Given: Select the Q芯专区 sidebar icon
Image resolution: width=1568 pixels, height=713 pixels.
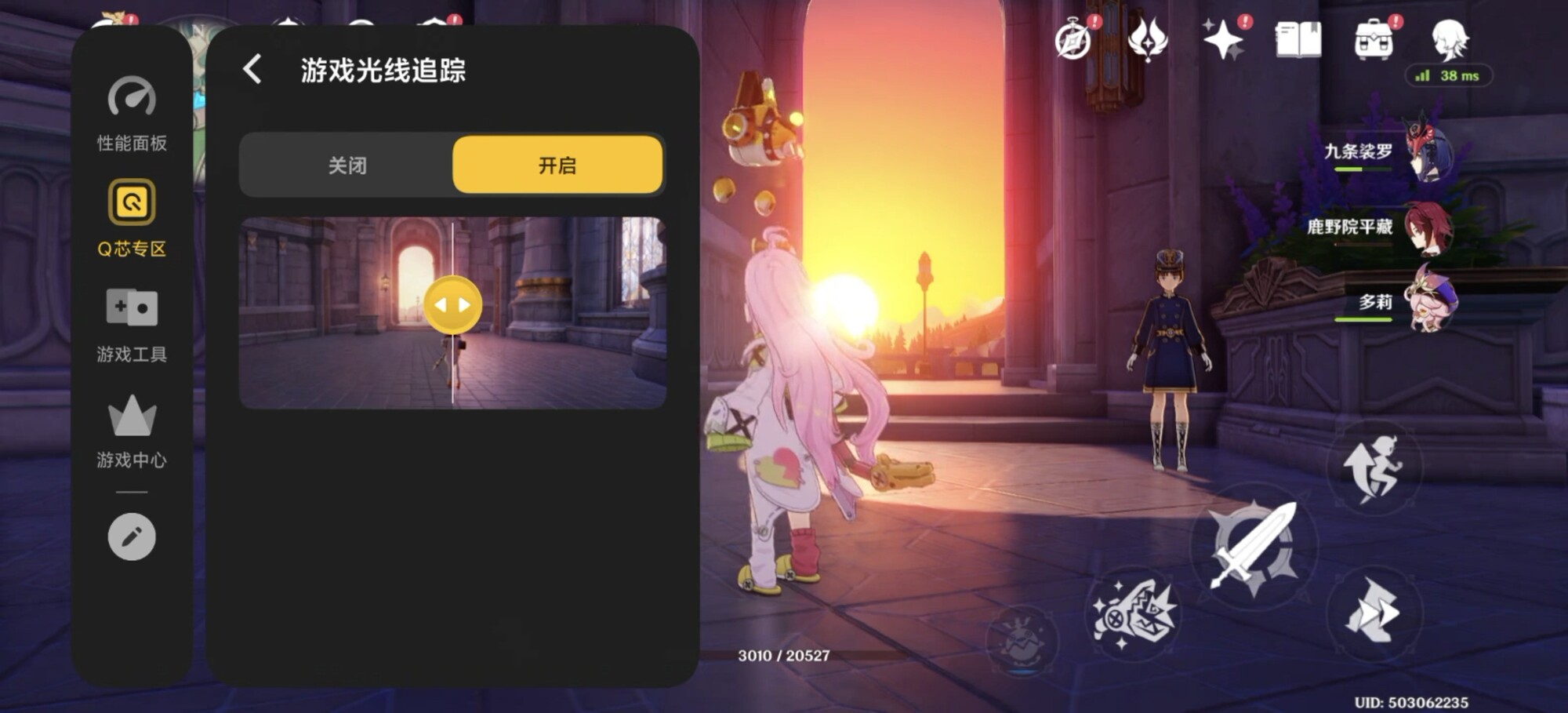Looking at the screenshot, I should point(130,202).
